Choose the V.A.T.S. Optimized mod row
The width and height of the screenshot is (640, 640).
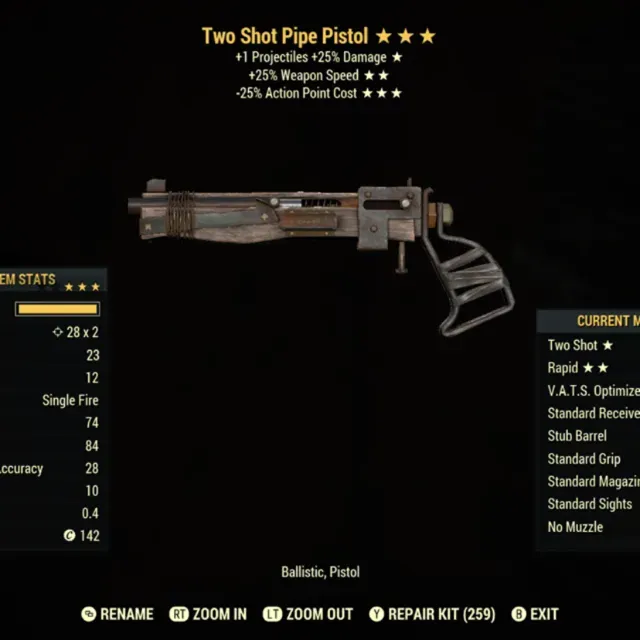[x=593, y=391]
